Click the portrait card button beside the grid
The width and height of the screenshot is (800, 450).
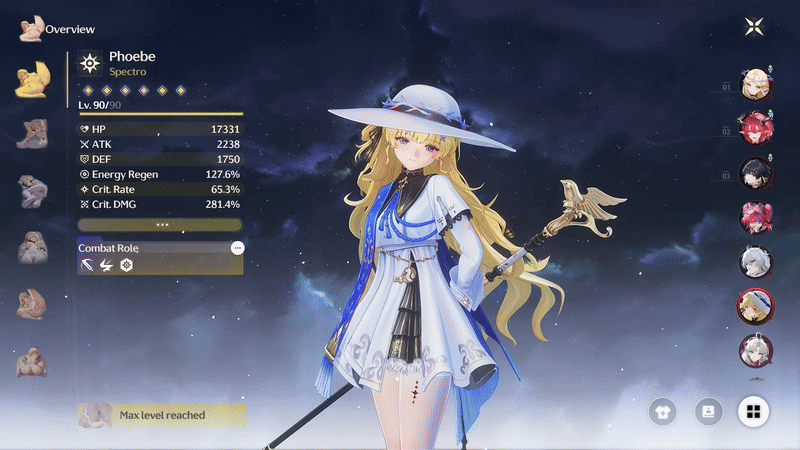point(708,411)
